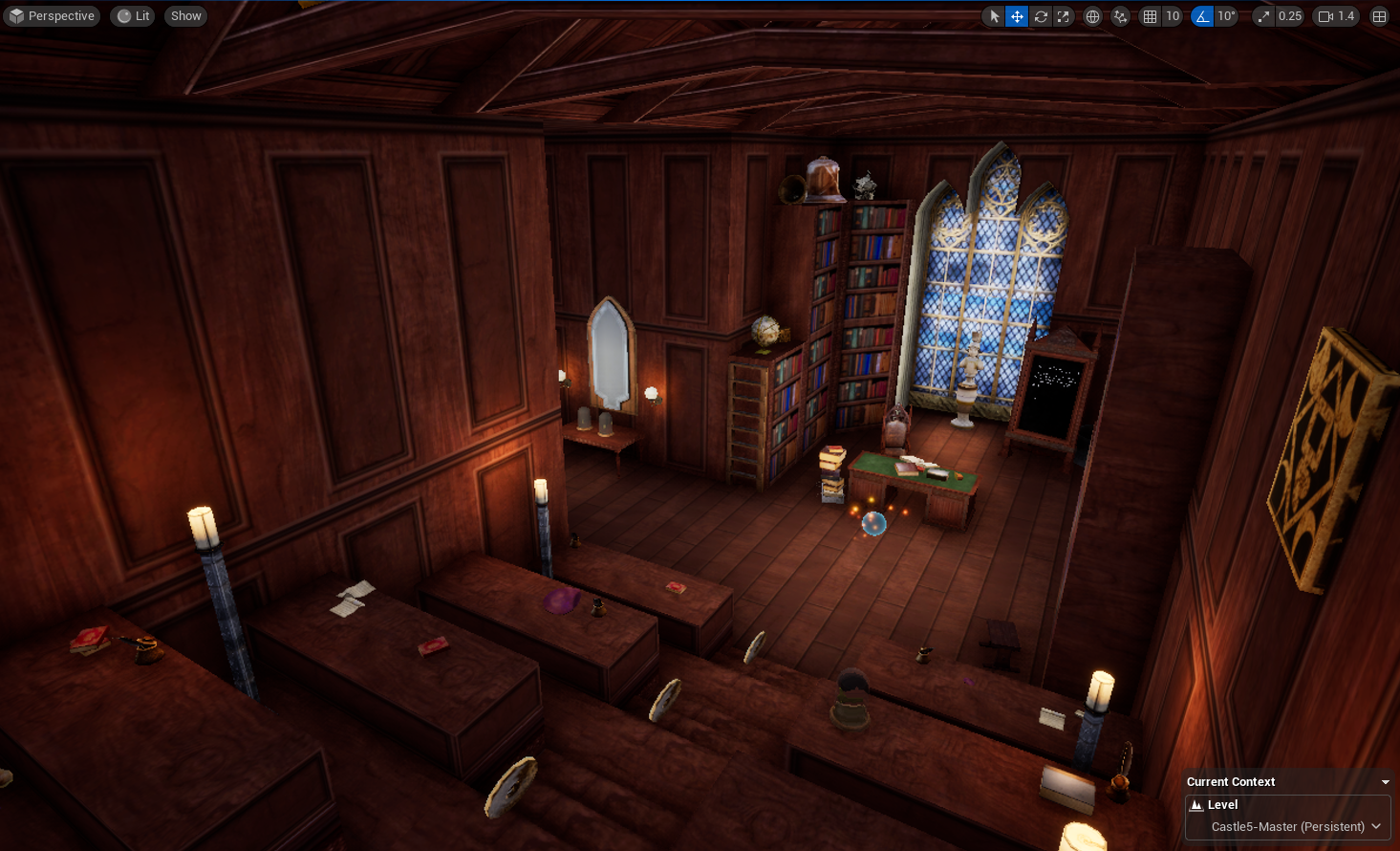Select the scale tool
Viewport: 1400px width, 851px height.
coord(1064,16)
